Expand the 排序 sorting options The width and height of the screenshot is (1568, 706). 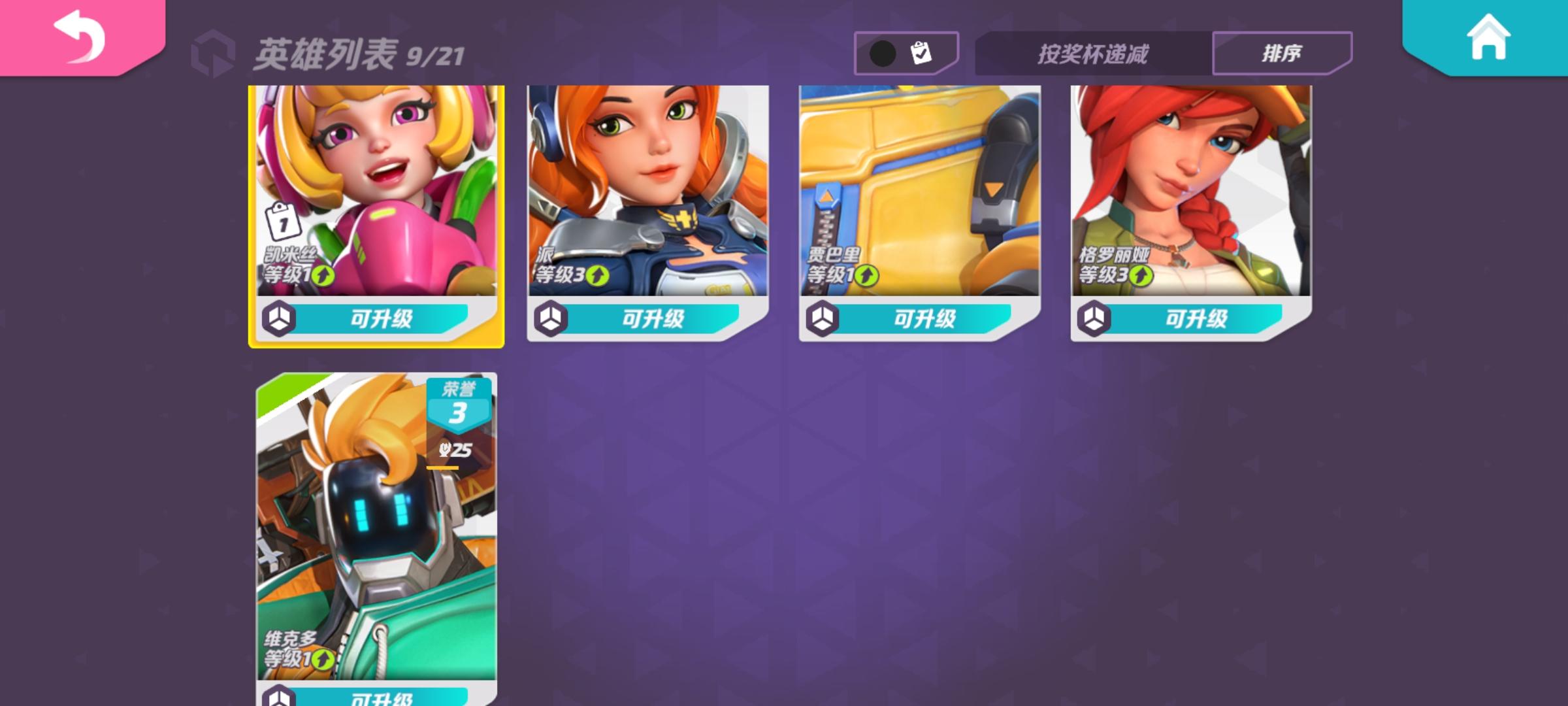pyautogui.click(x=1282, y=52)
